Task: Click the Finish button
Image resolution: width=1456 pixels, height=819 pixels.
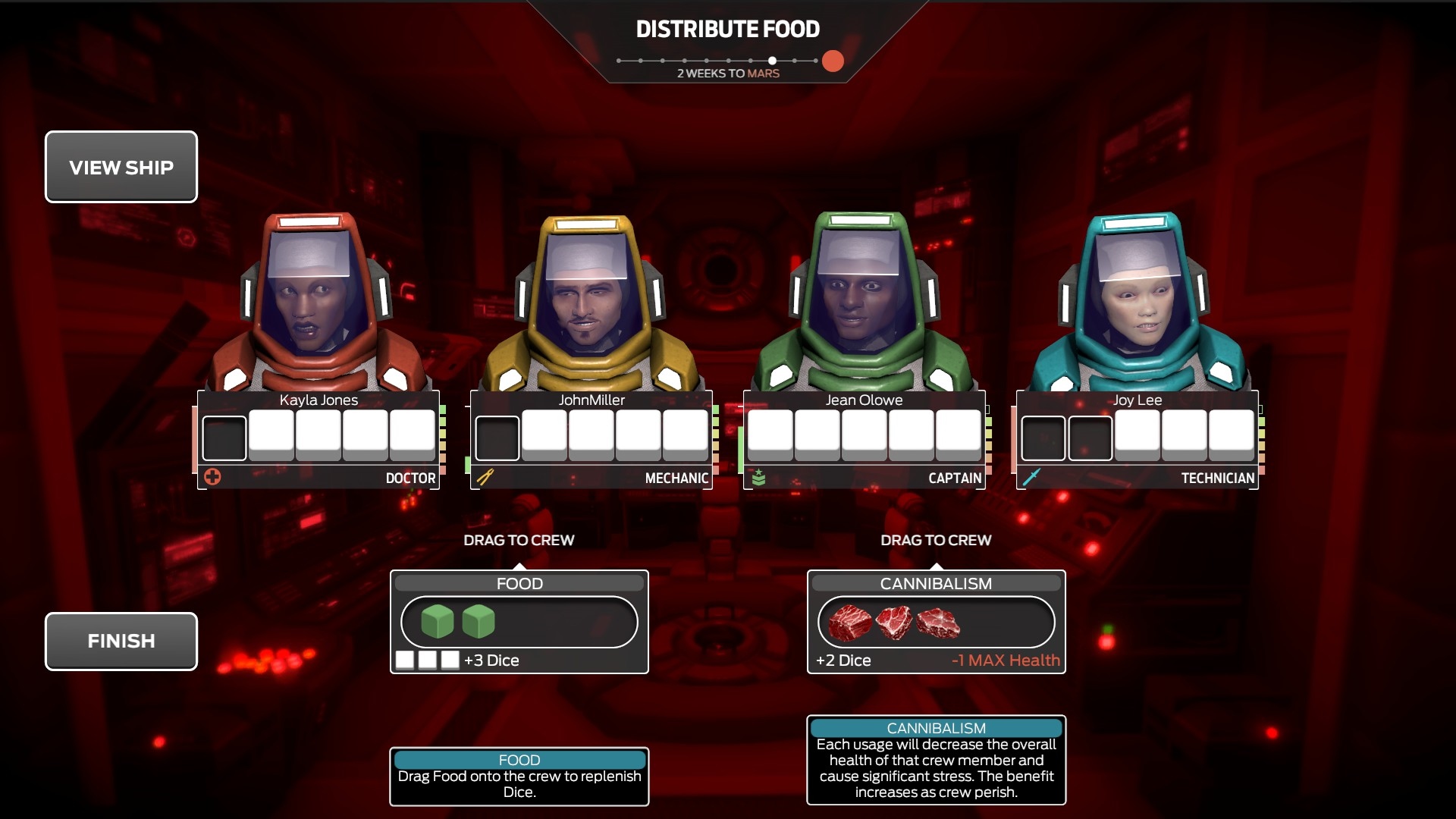Action: click(x=121, y=641)
